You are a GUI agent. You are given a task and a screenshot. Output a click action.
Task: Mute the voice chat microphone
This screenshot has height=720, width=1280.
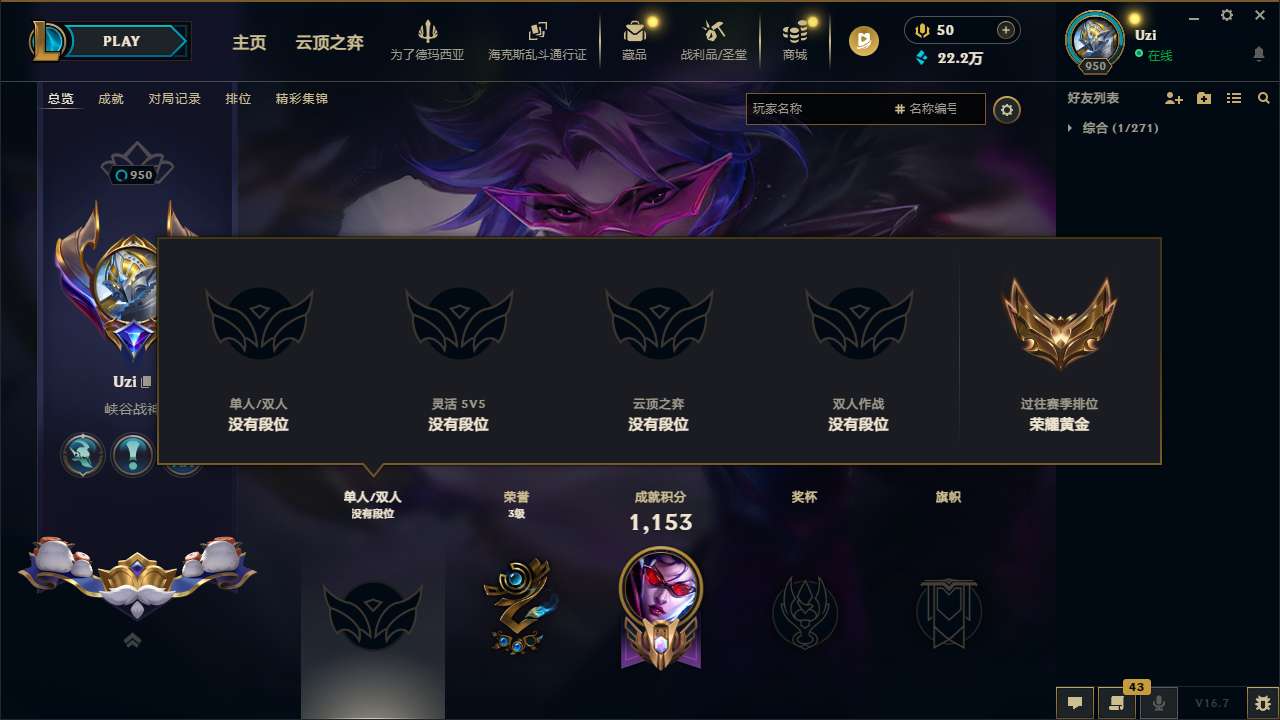pyautogui.click(x=1159, y=703)
